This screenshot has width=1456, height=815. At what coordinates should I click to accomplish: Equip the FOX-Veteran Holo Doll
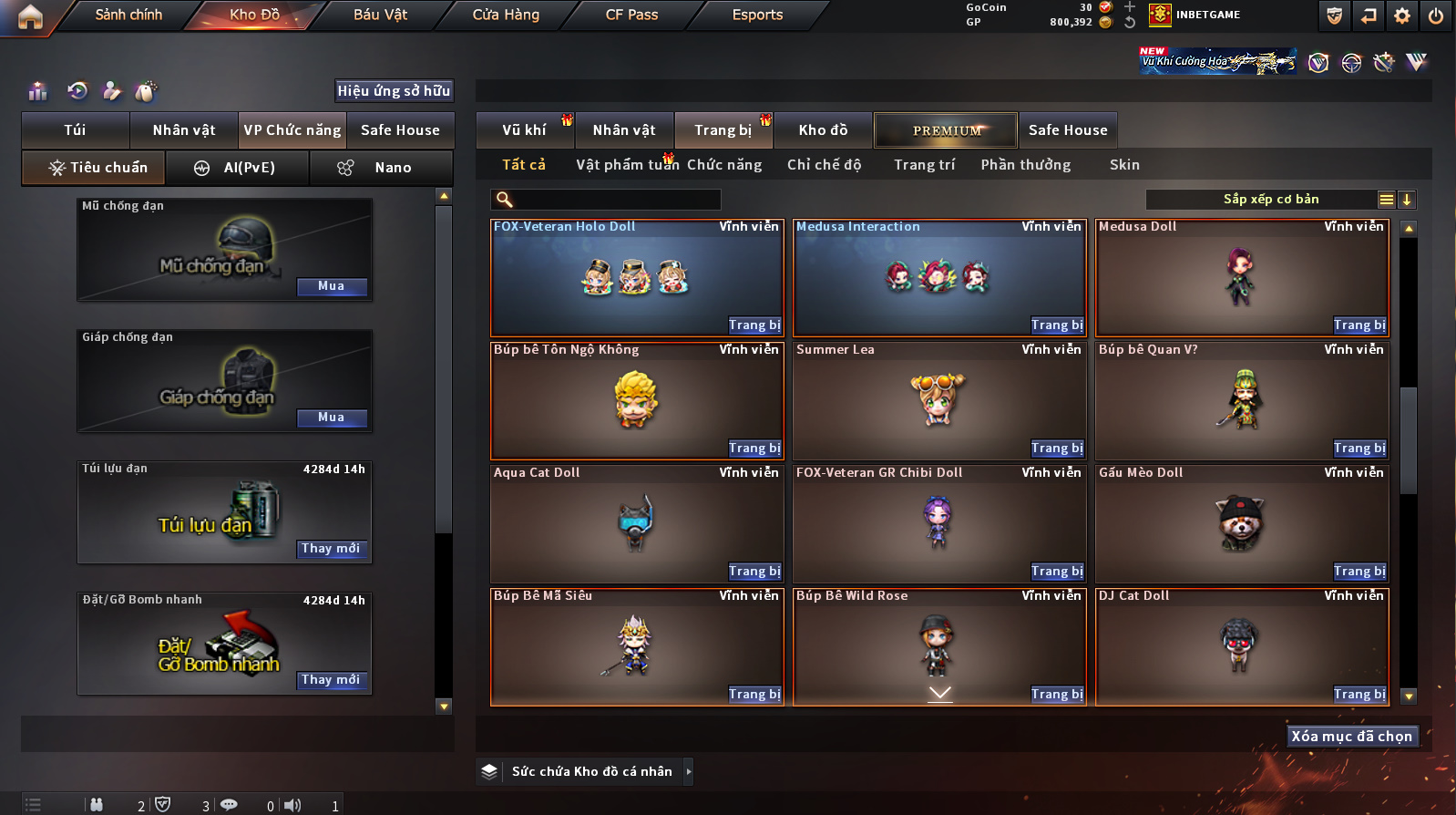pyautogui.click(x=754, y=325)
